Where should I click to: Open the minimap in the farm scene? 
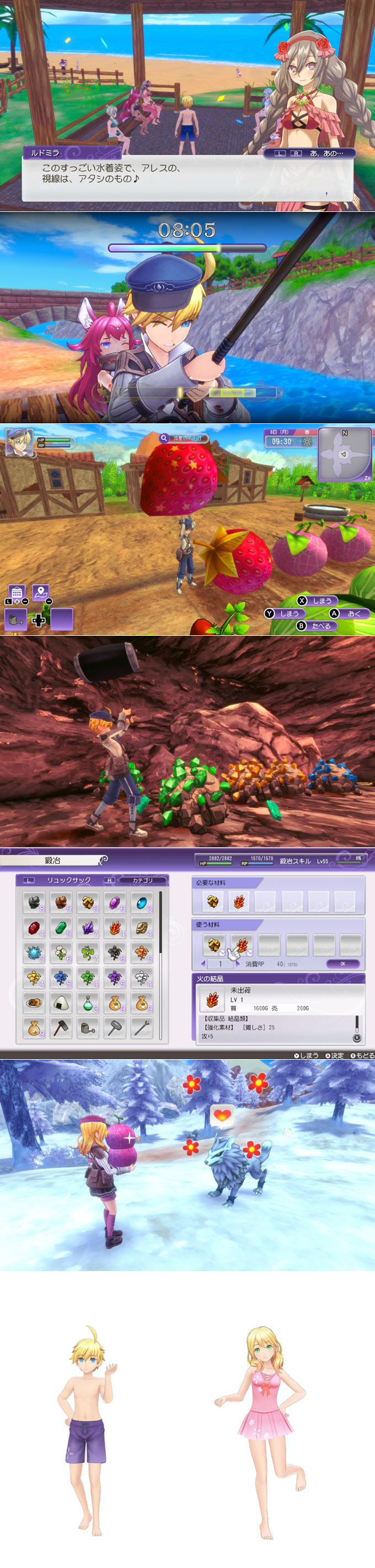pyautogui.click(x=344, y=454)
